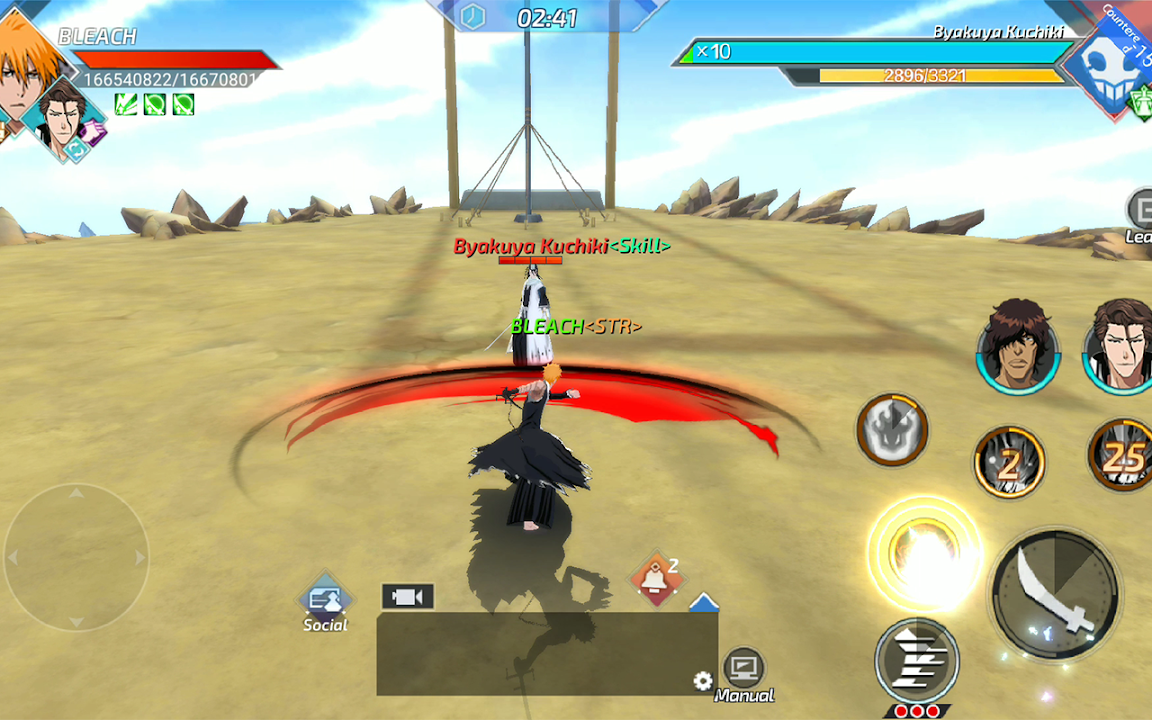
Task: Trigger the dash skill with red dots
Action: click(917, 662)
